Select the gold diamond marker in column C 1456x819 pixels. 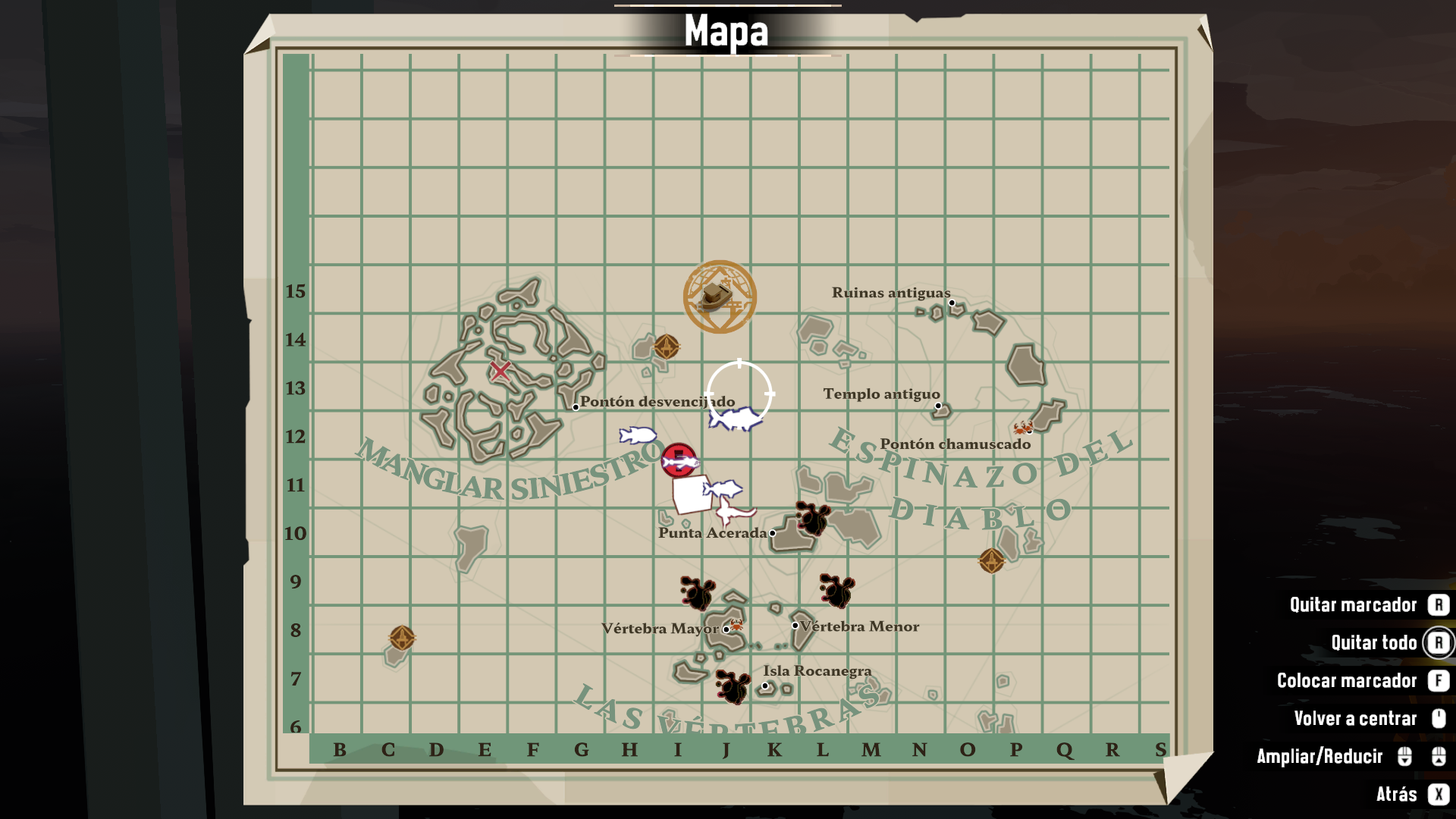[x=402, y=638]
